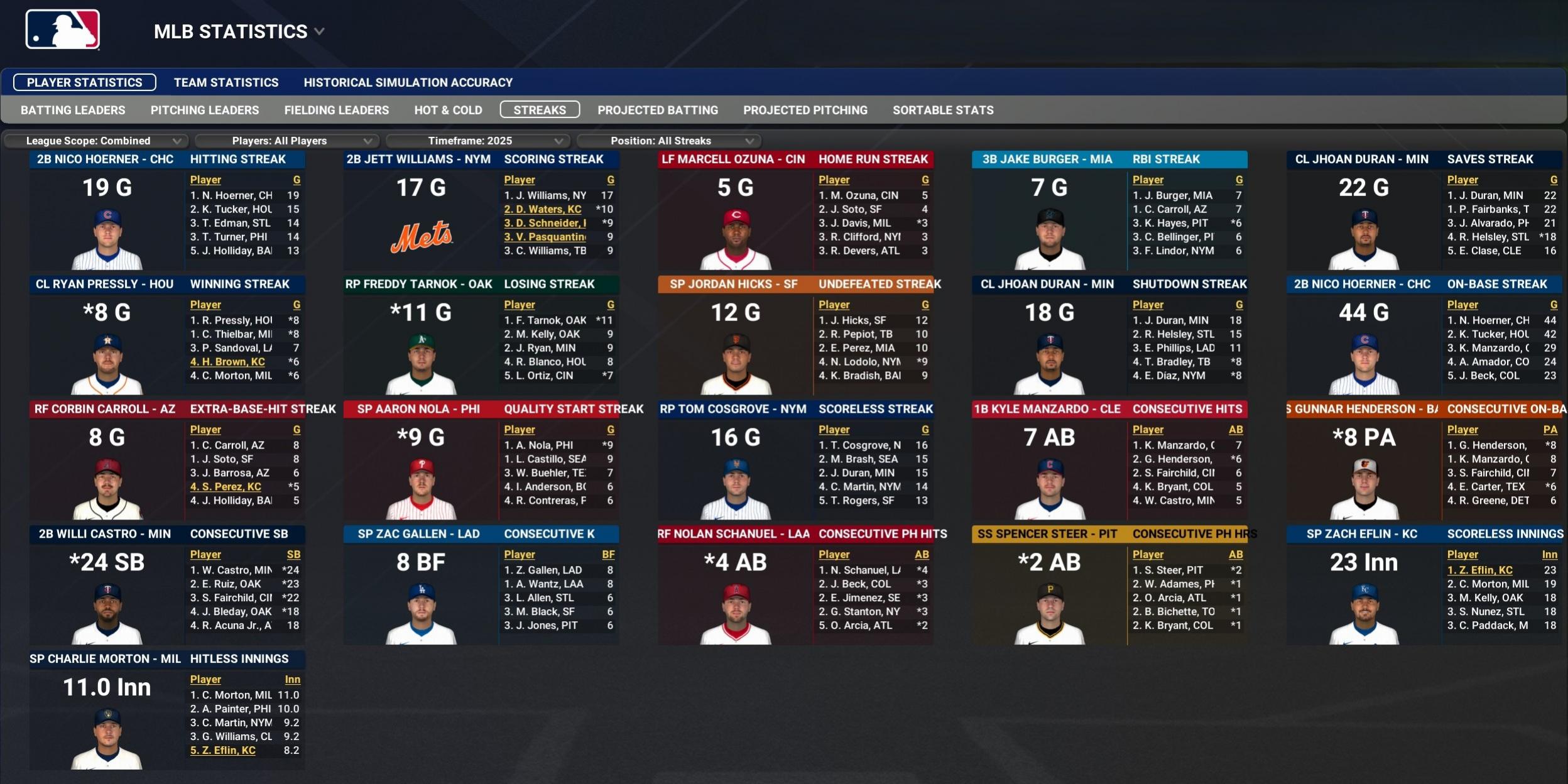Switch to the Team Statistics tab

point(226,82)
